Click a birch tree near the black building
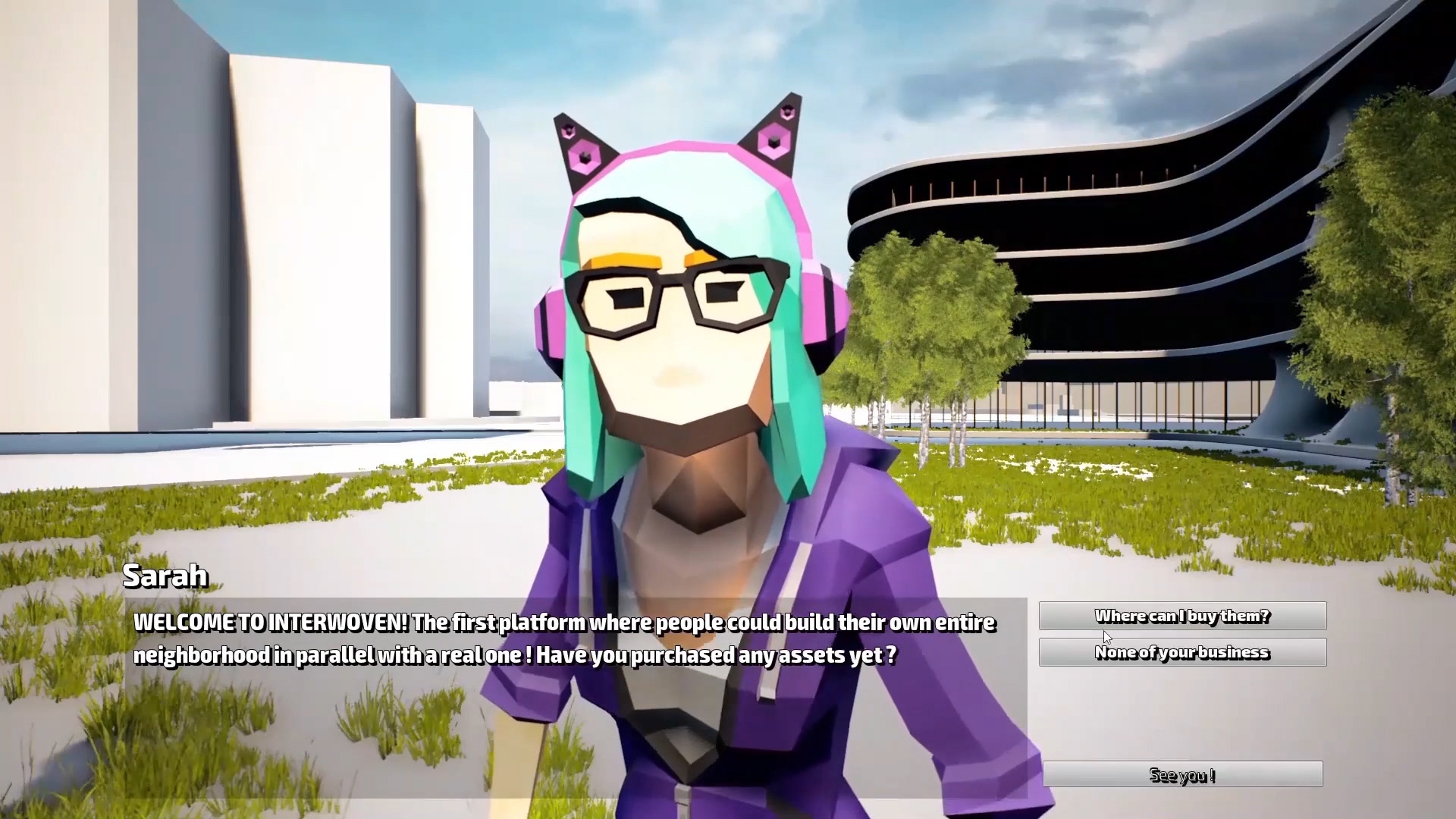Image resolution: width=1456 pixels, height=819 pixels. point(933,318)
